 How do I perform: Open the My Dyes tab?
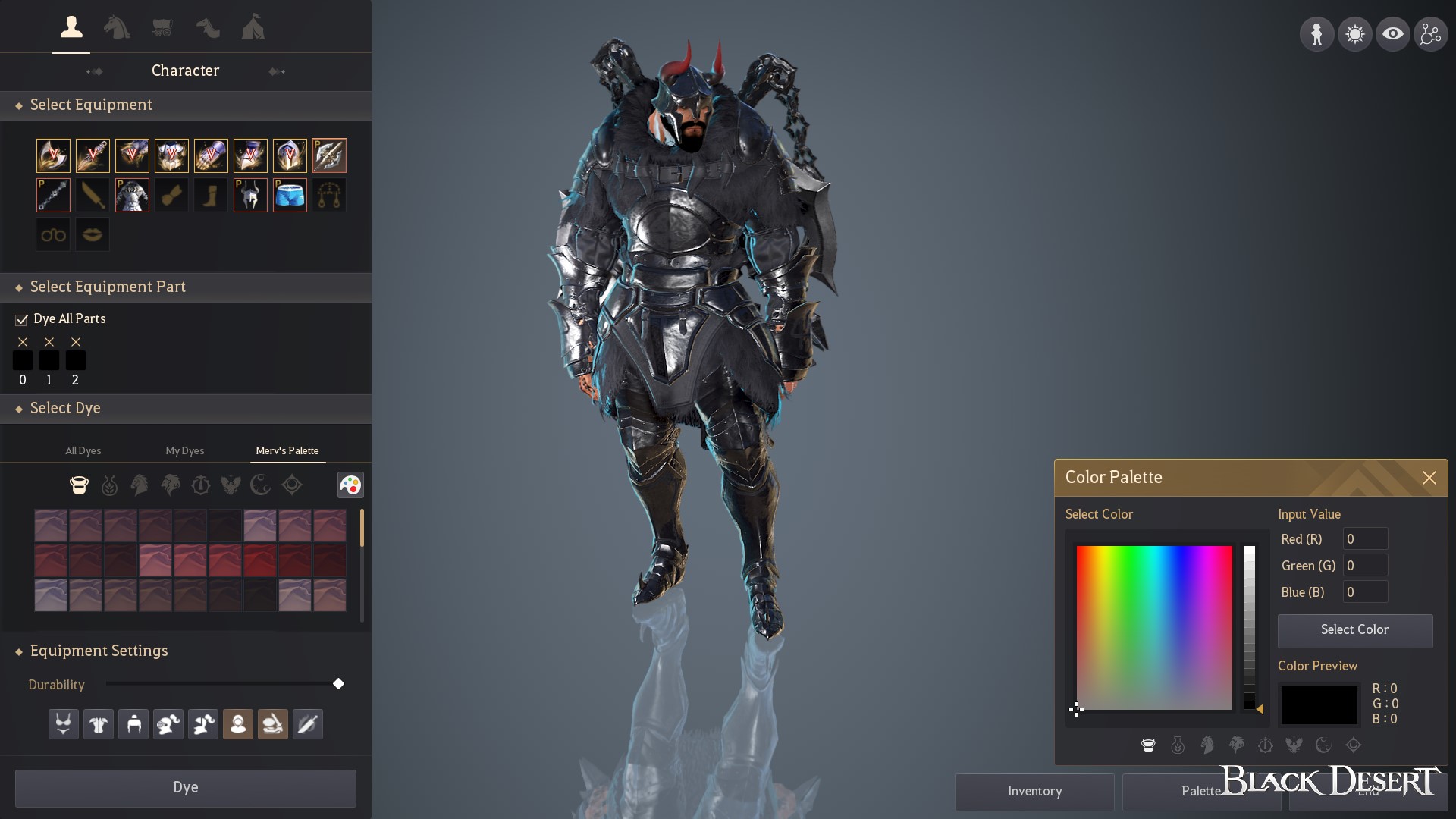[184, 450]
